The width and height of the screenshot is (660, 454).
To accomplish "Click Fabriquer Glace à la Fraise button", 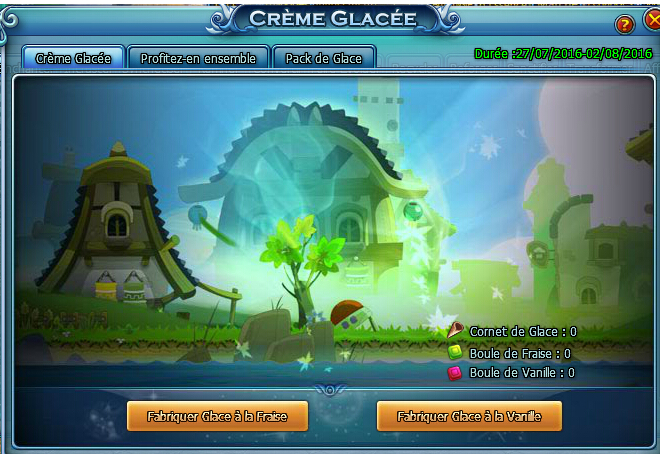I will click(217, 416).
